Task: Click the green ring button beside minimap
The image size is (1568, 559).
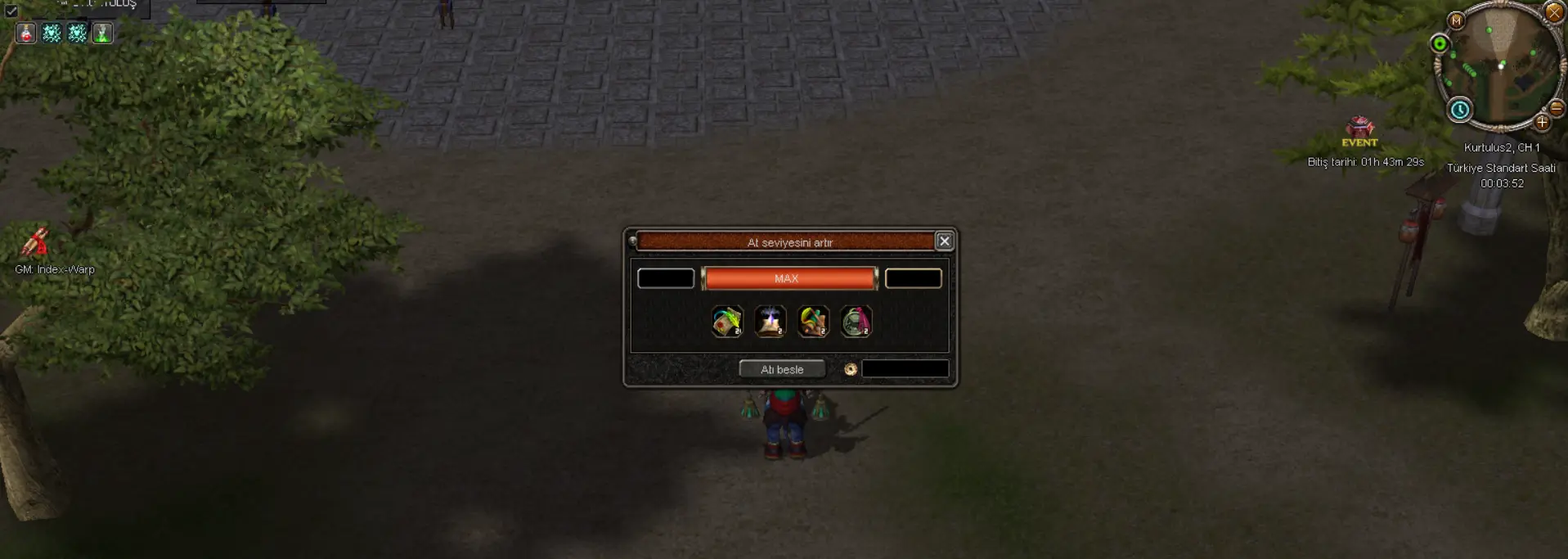Action: (1440, 43)
